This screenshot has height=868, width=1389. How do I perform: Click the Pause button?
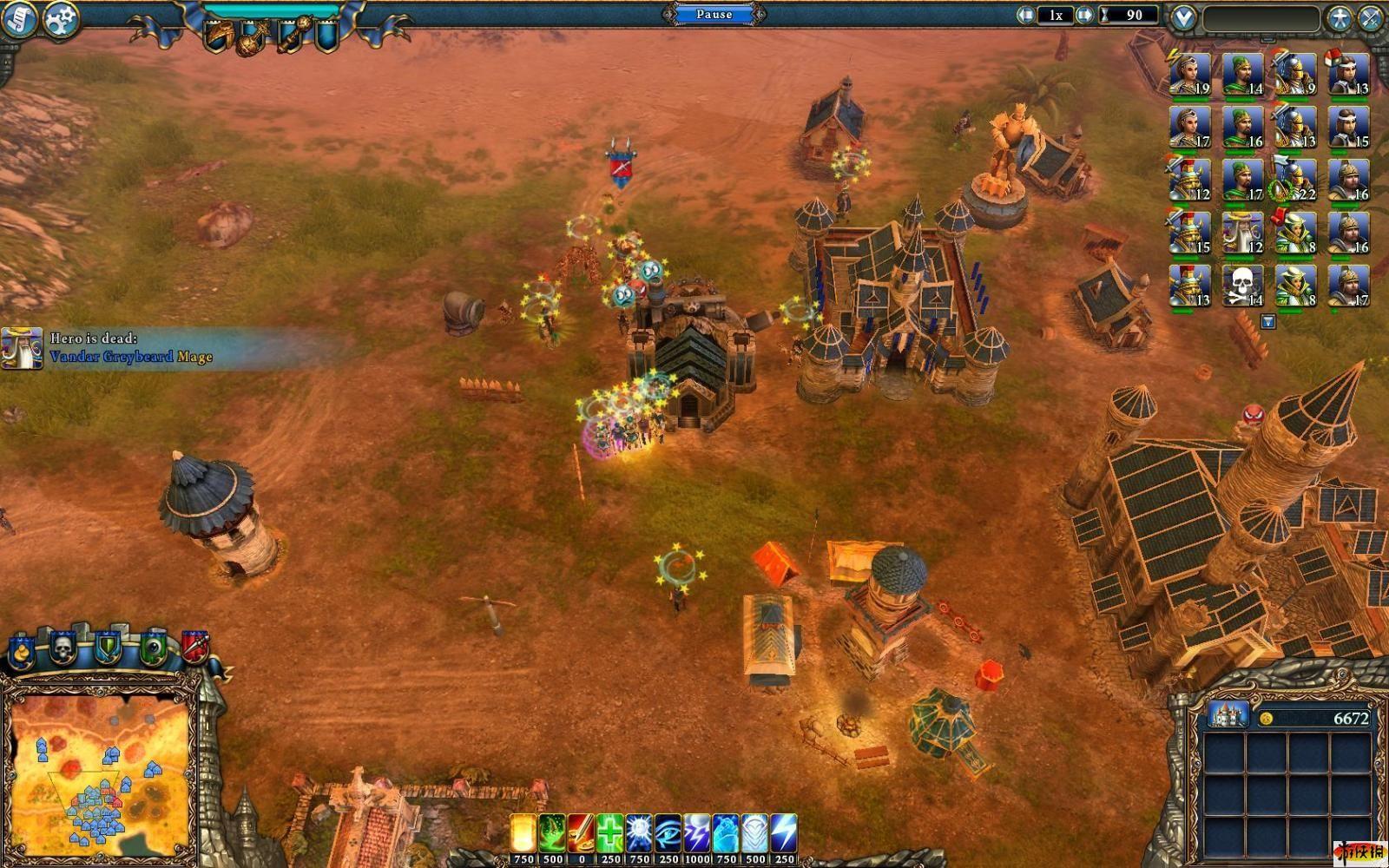point(714,14)
